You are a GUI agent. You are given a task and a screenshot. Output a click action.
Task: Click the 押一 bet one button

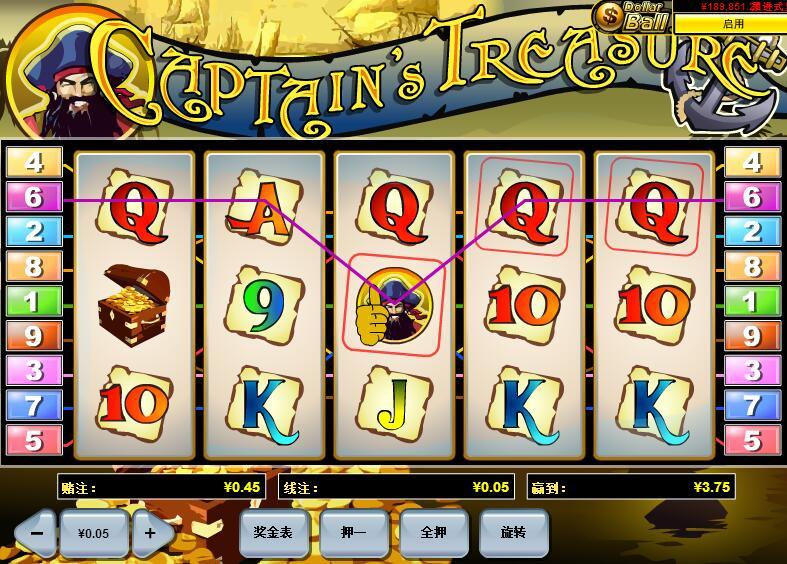tap(354, 533)
